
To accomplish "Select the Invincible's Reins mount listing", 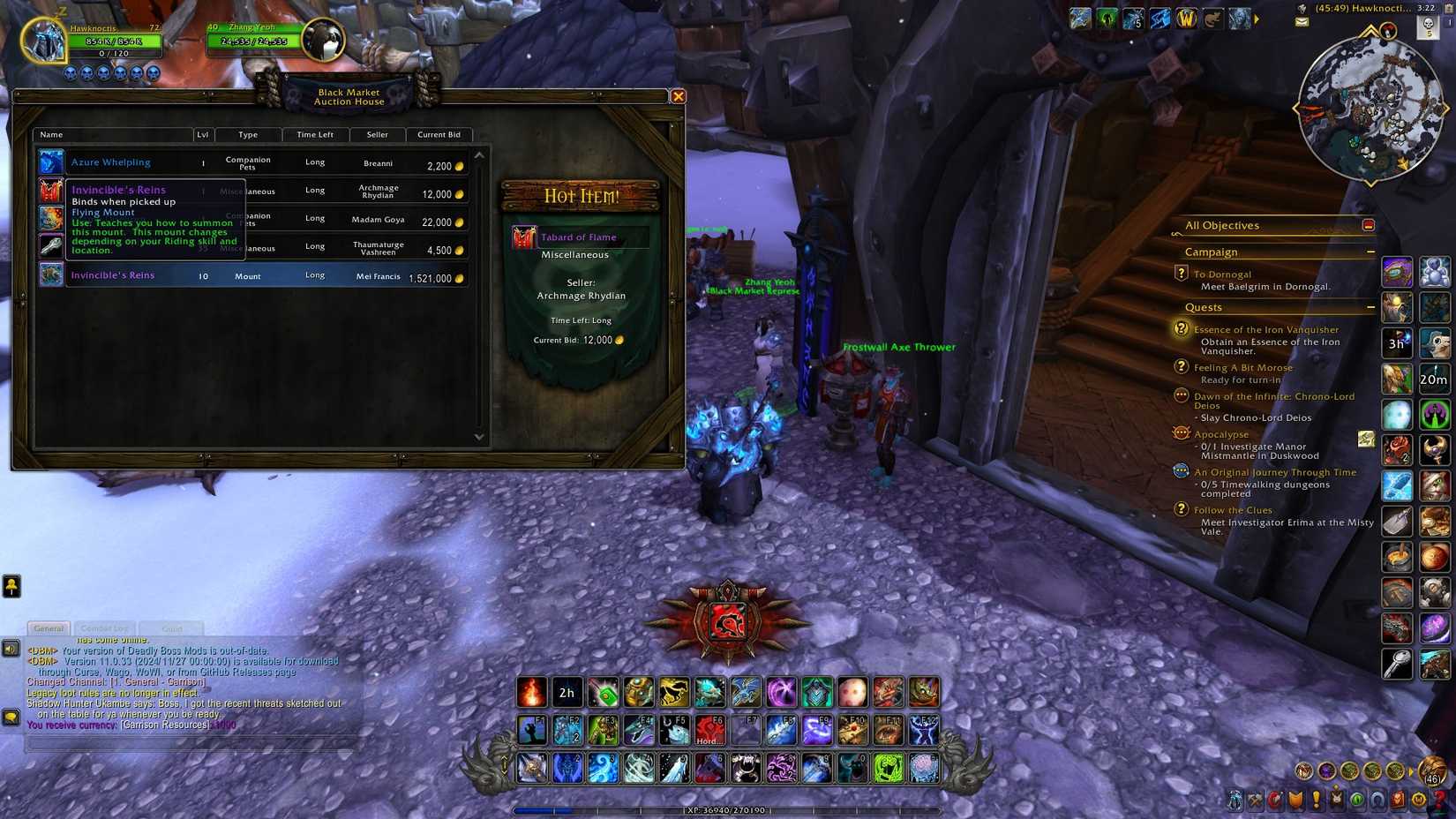I will click(265, 275).
